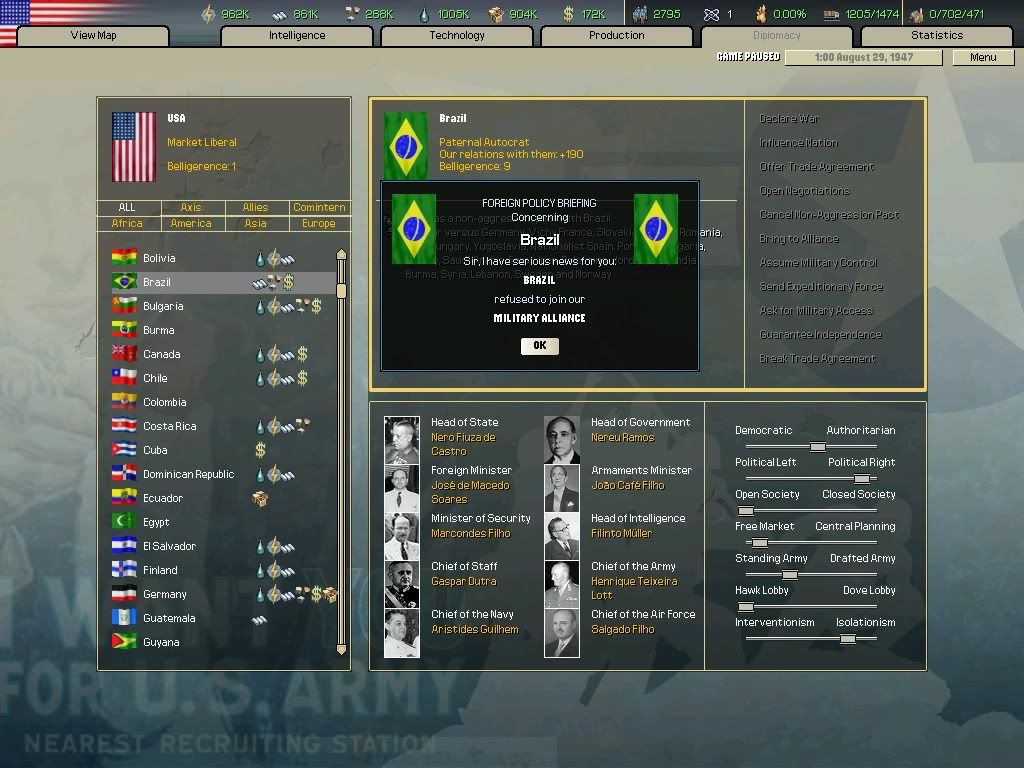Select Canada in the country list

pos(162,354)
